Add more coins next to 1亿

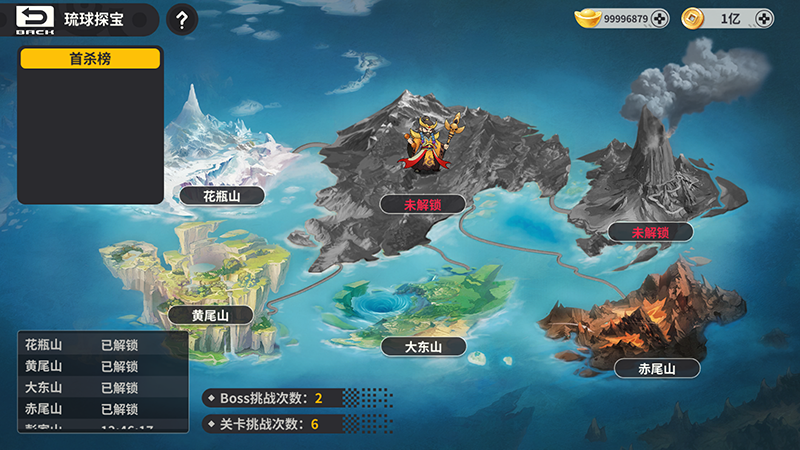764,19
